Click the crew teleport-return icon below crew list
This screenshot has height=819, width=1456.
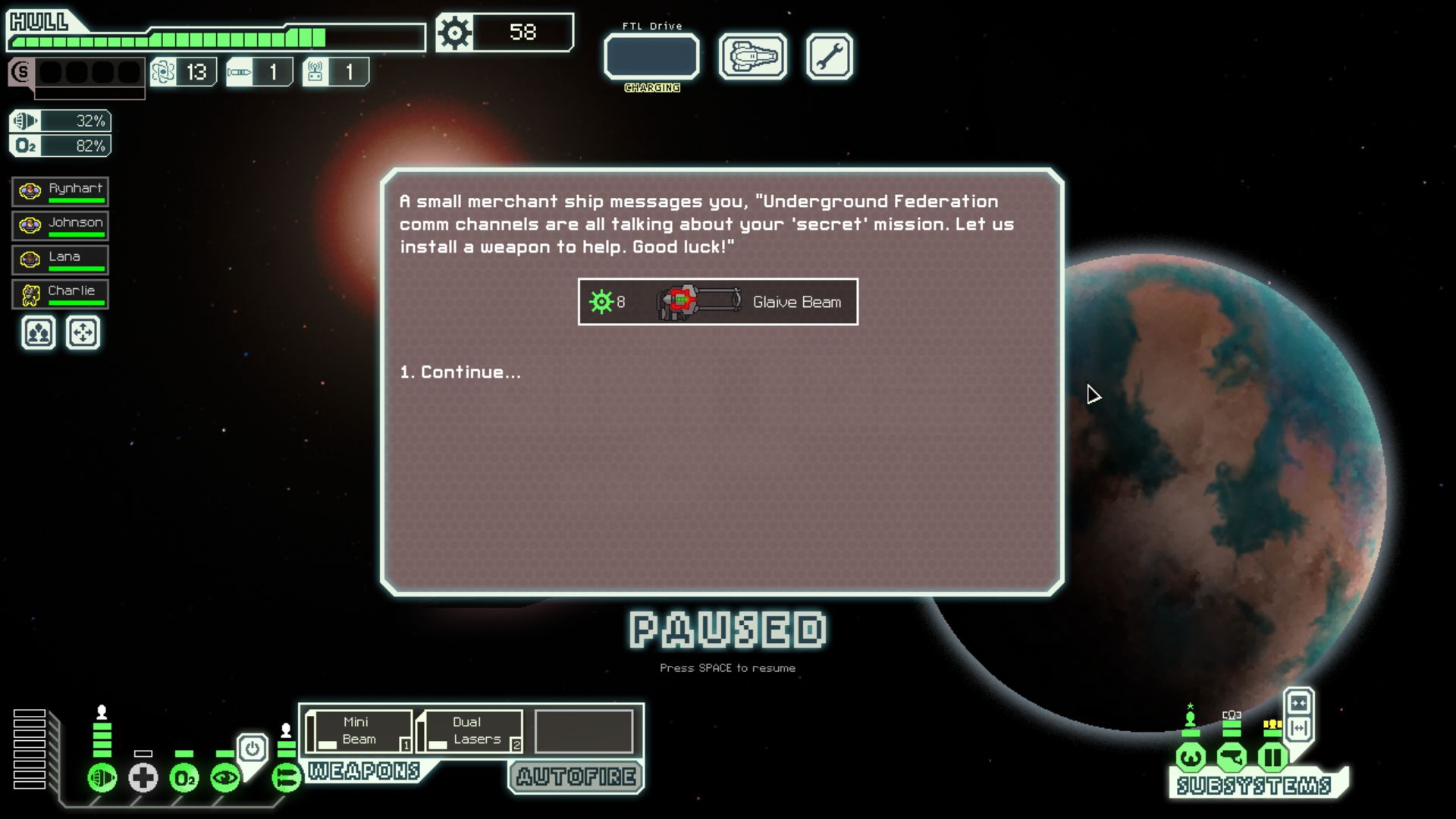click(83, 332)
